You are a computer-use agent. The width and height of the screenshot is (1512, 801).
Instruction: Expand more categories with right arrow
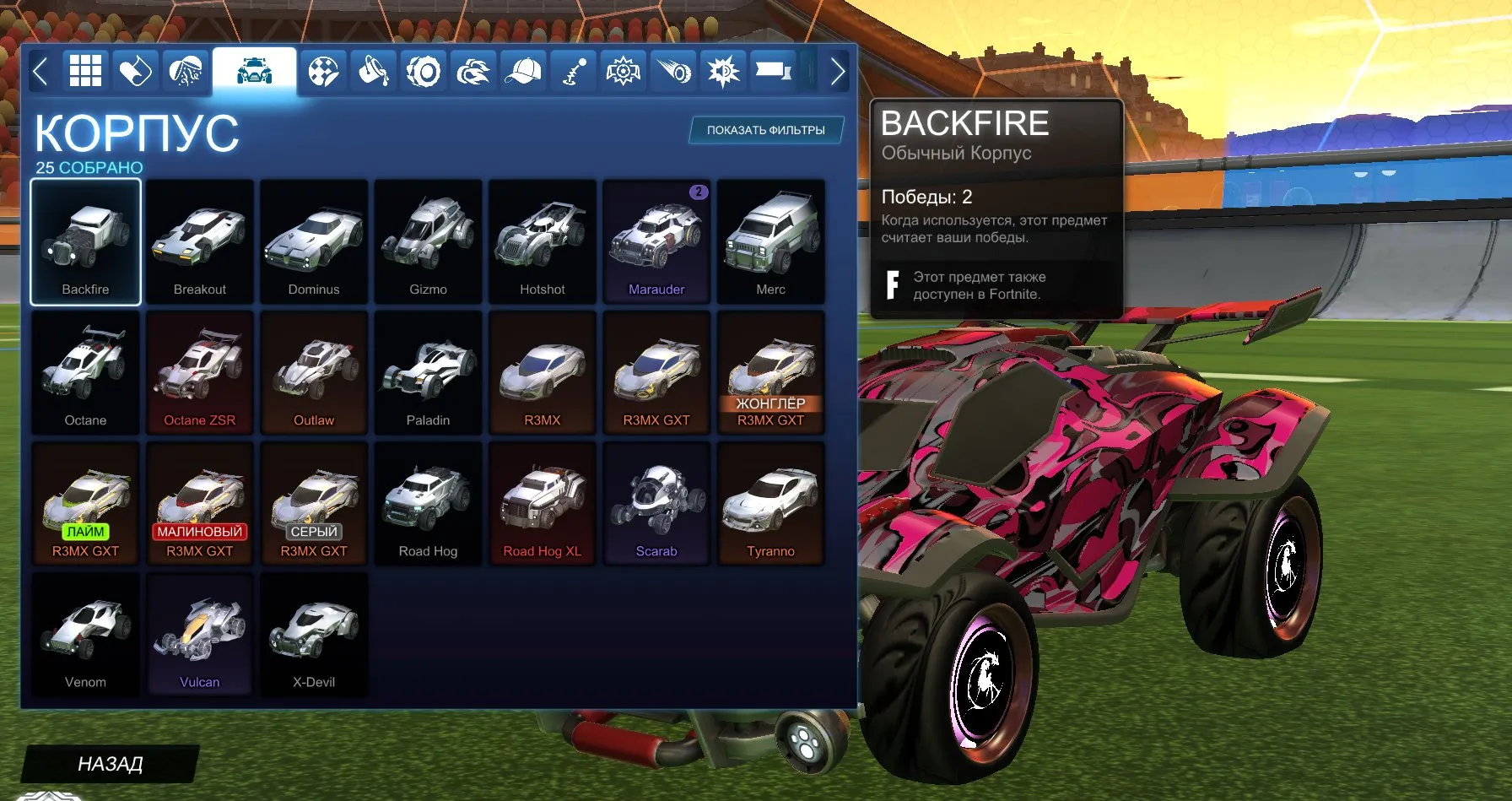pyautogui.click(x=837, y=73)
